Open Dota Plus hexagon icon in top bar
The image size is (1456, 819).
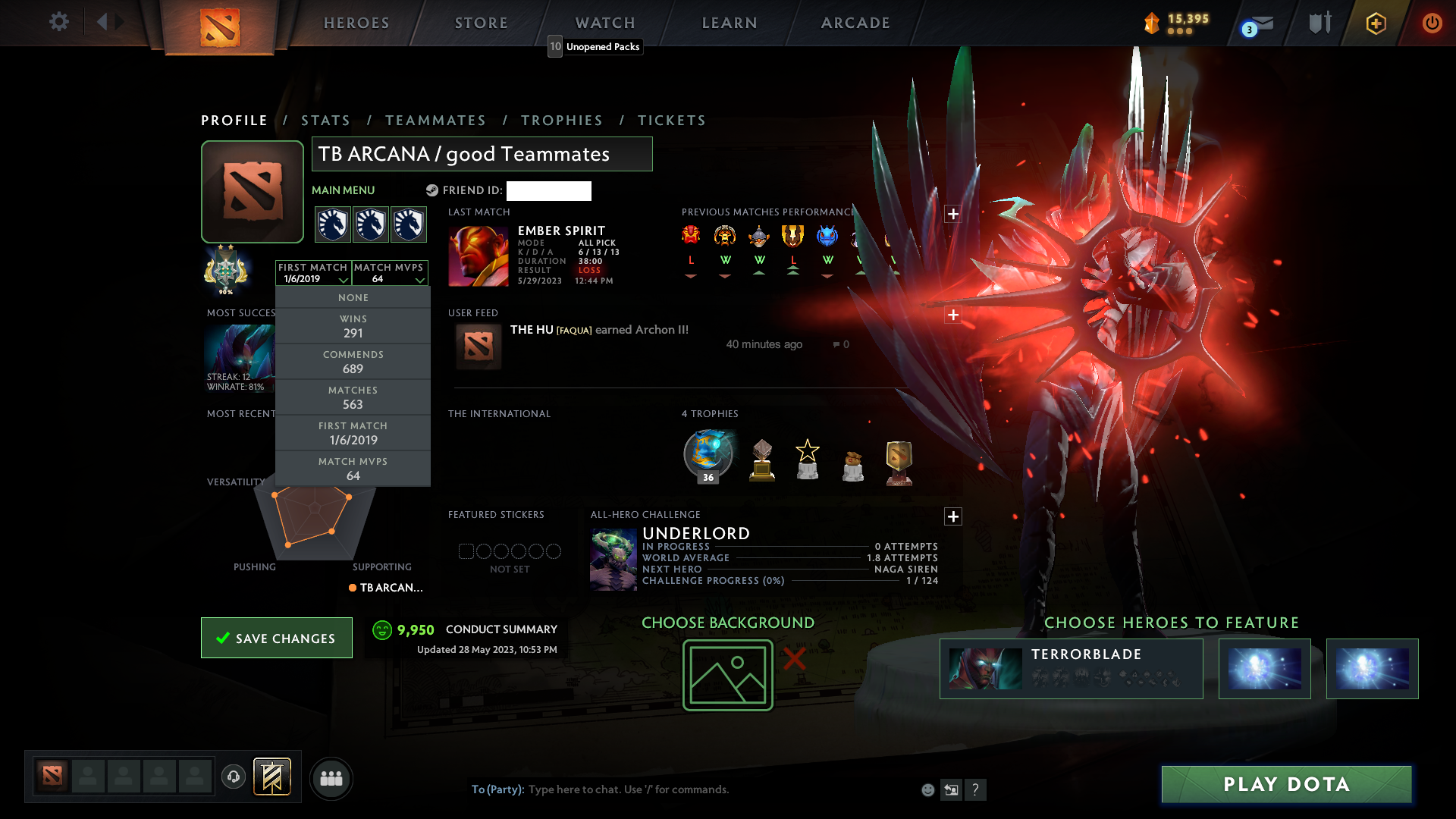click(x=1375, y=23)
